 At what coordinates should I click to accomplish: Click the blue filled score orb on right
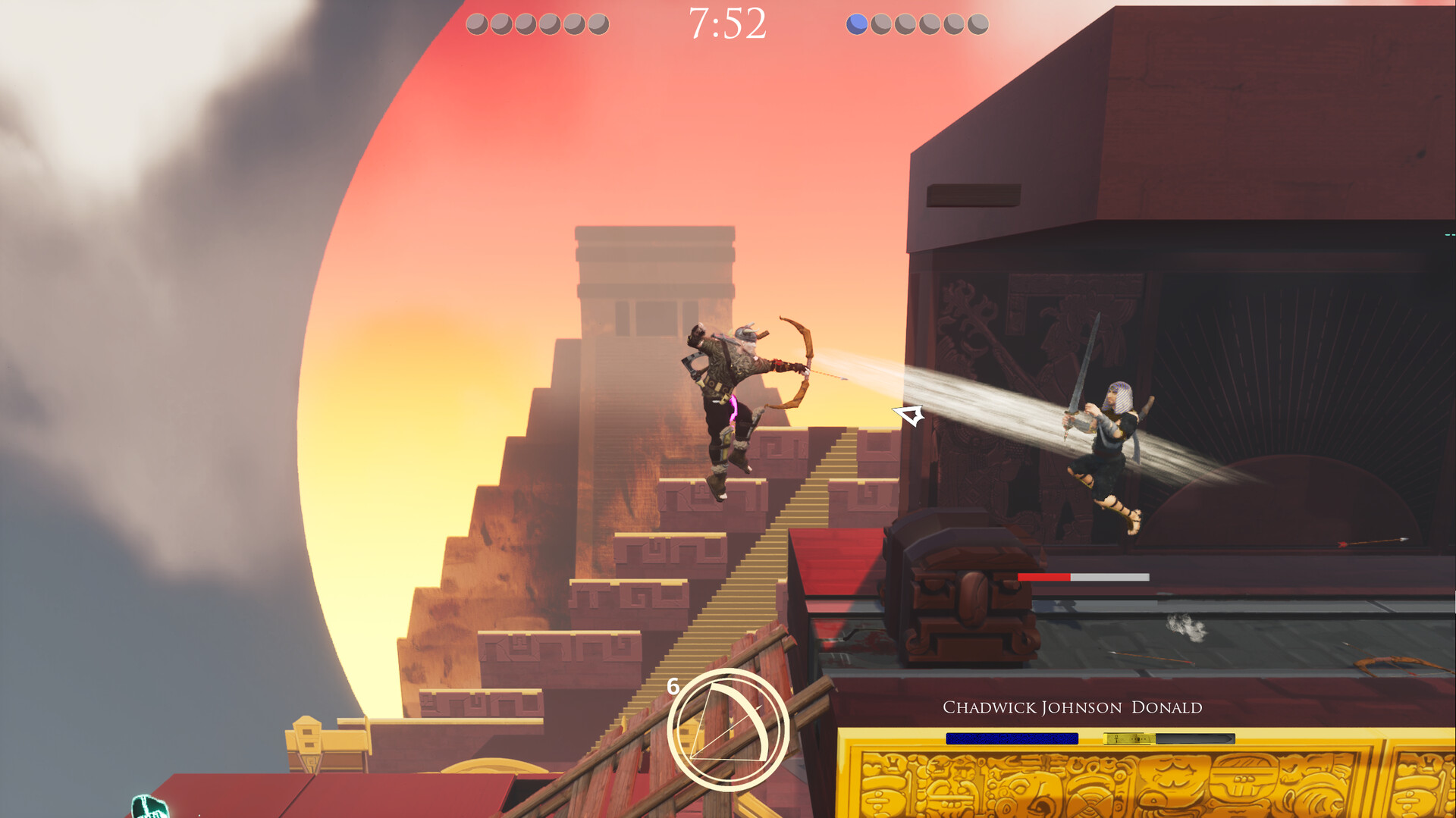(x=856, y=24)
